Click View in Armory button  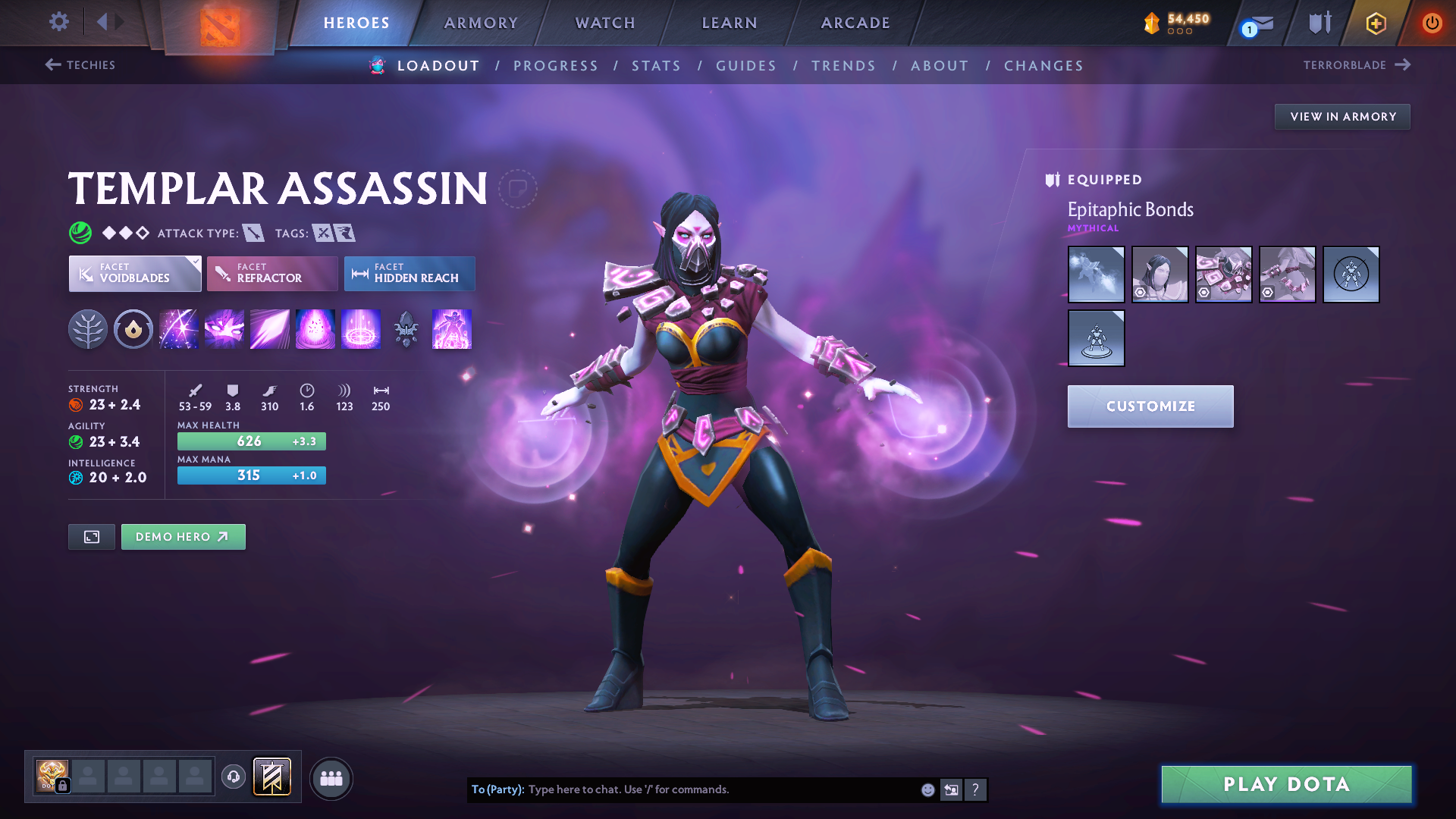[x=1342, y=117]
